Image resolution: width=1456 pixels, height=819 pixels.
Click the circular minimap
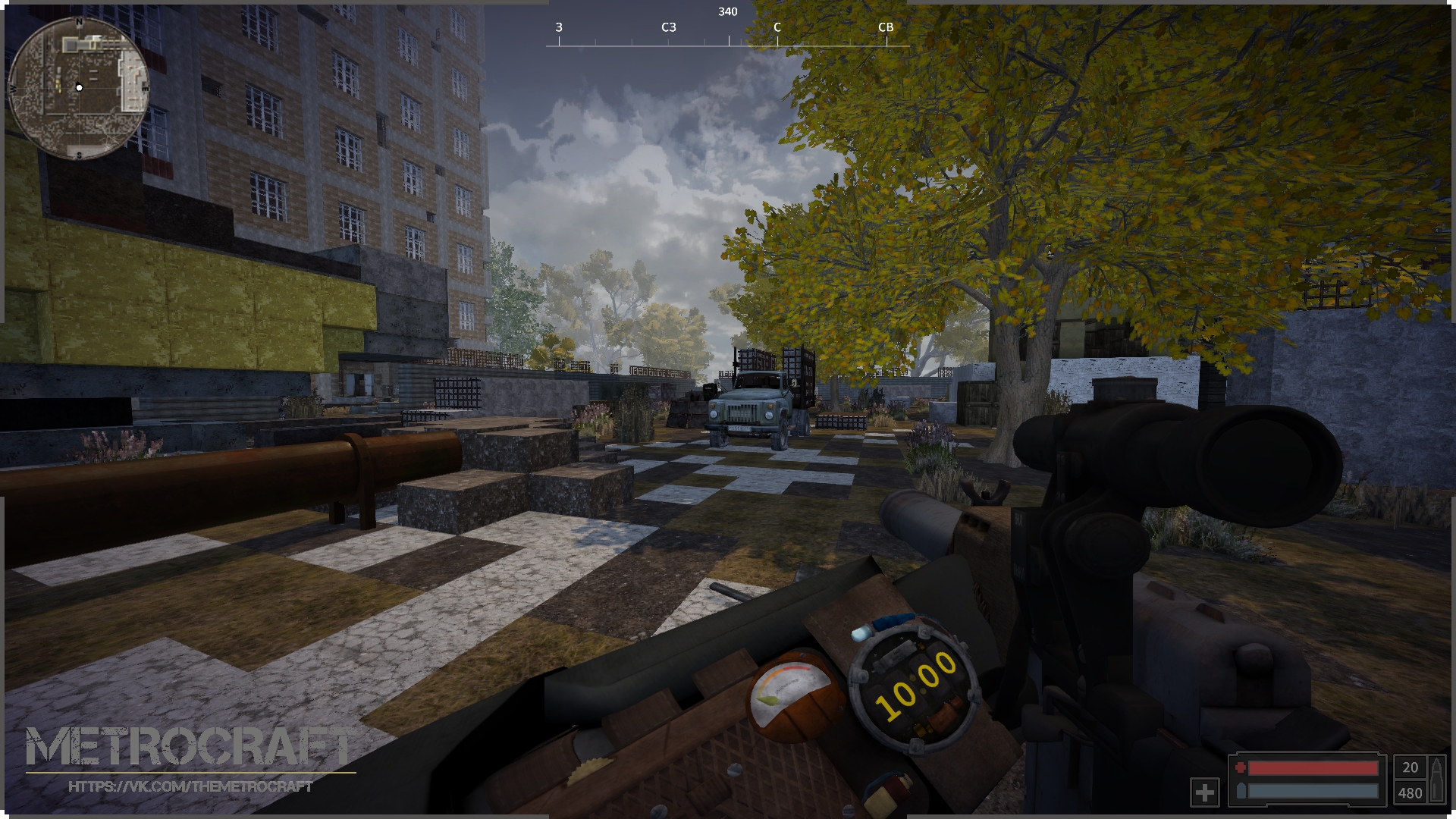pyautogui.click(x=78, y=88)
